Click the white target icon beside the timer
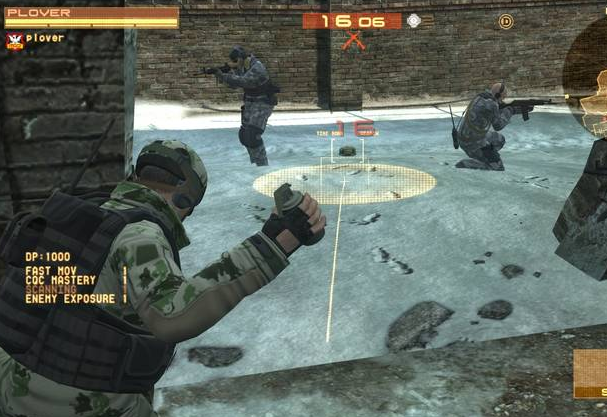This screenshot has width=607, height=417. [414, 21]
